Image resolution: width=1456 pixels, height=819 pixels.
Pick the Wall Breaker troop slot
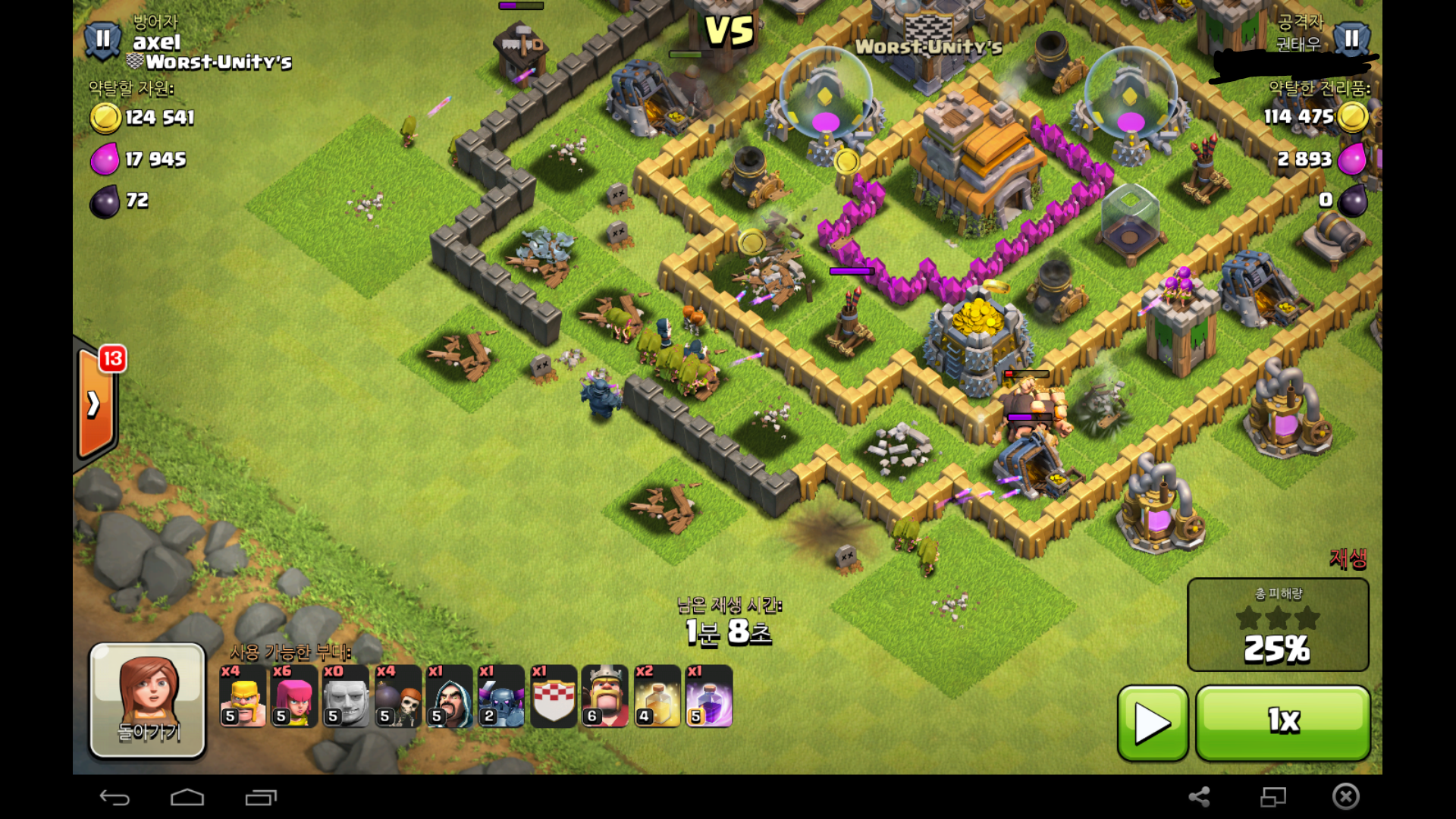(398, 697)
